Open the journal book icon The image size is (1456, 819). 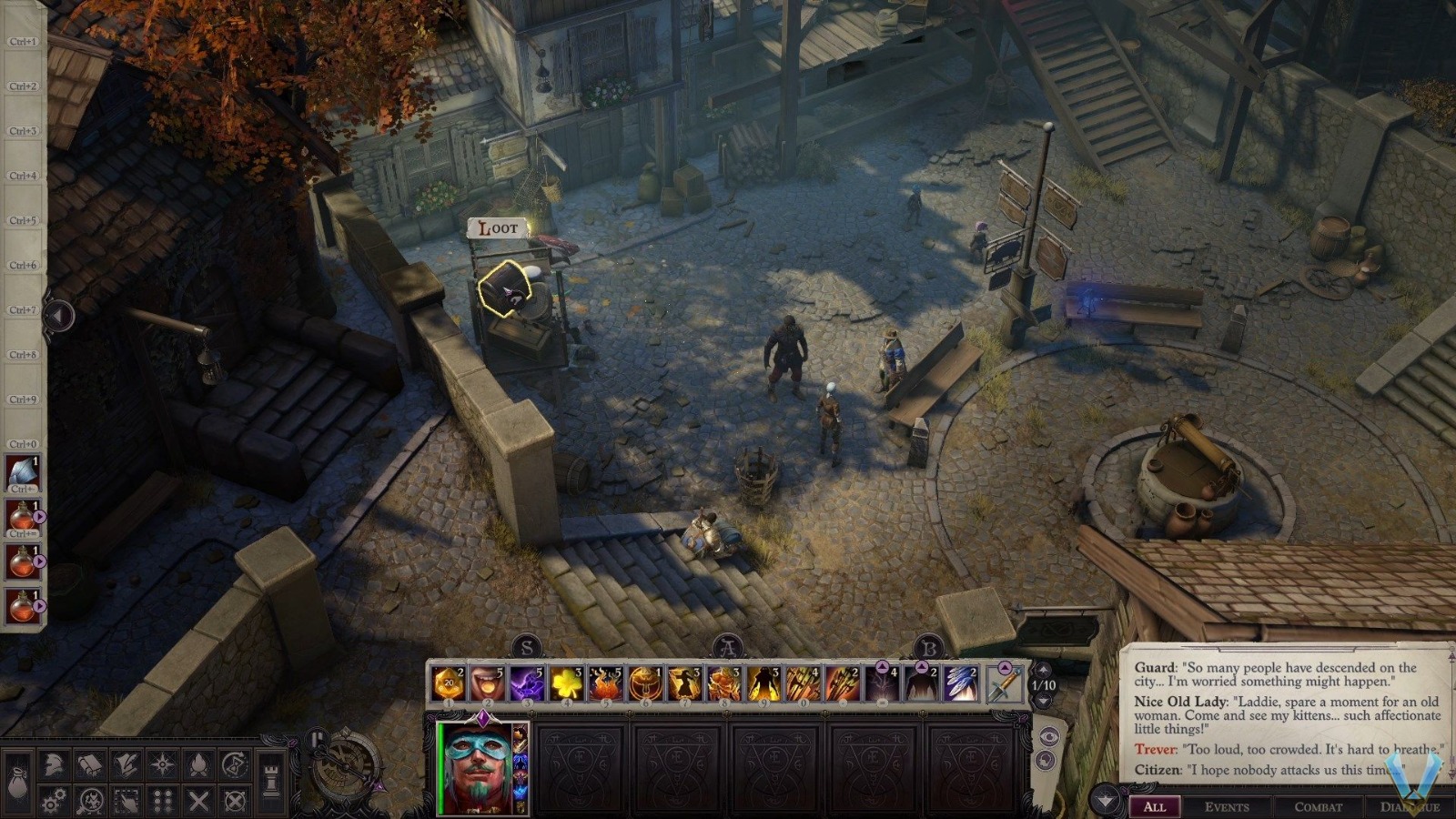(x=90, y=763)
